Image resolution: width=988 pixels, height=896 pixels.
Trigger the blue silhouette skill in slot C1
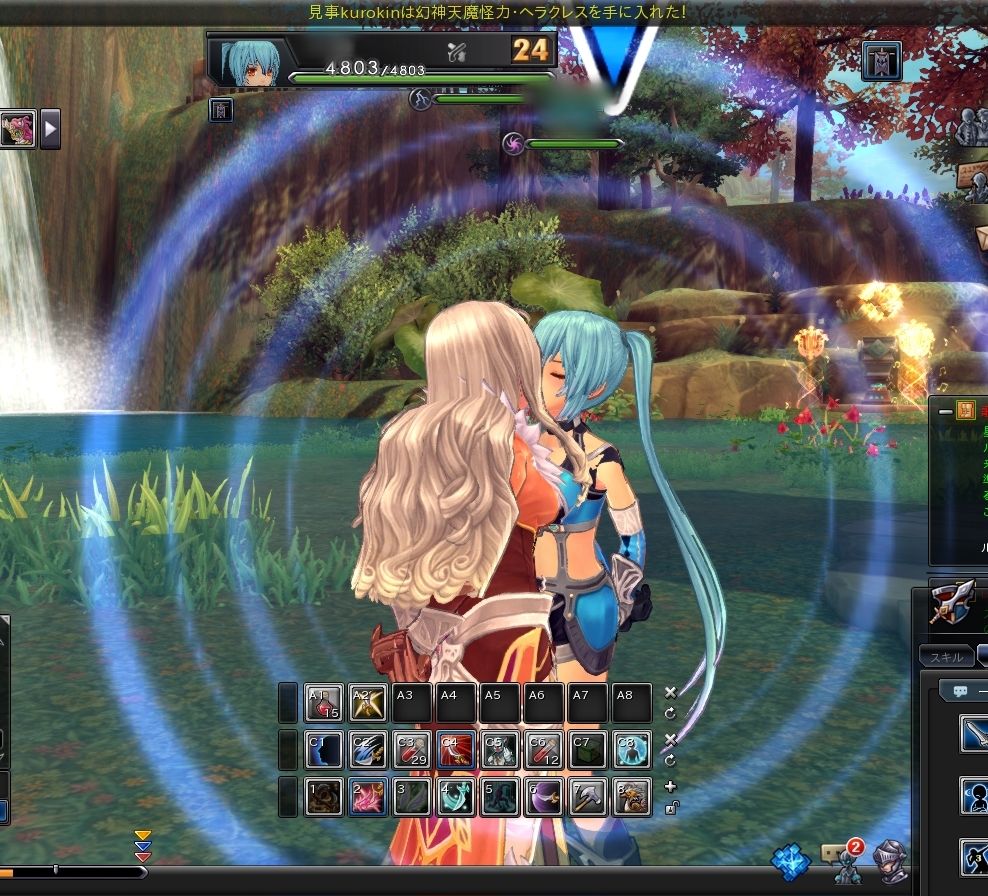323,750
